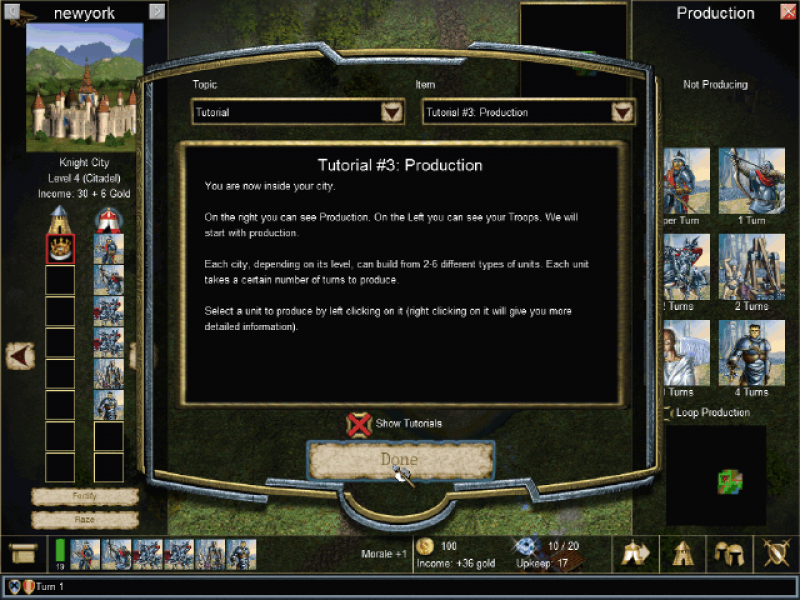Image resolution: width=800 pixels, height=600 pixels.
Task: Go to previous city with left arrow
Action: click(21, 354)
